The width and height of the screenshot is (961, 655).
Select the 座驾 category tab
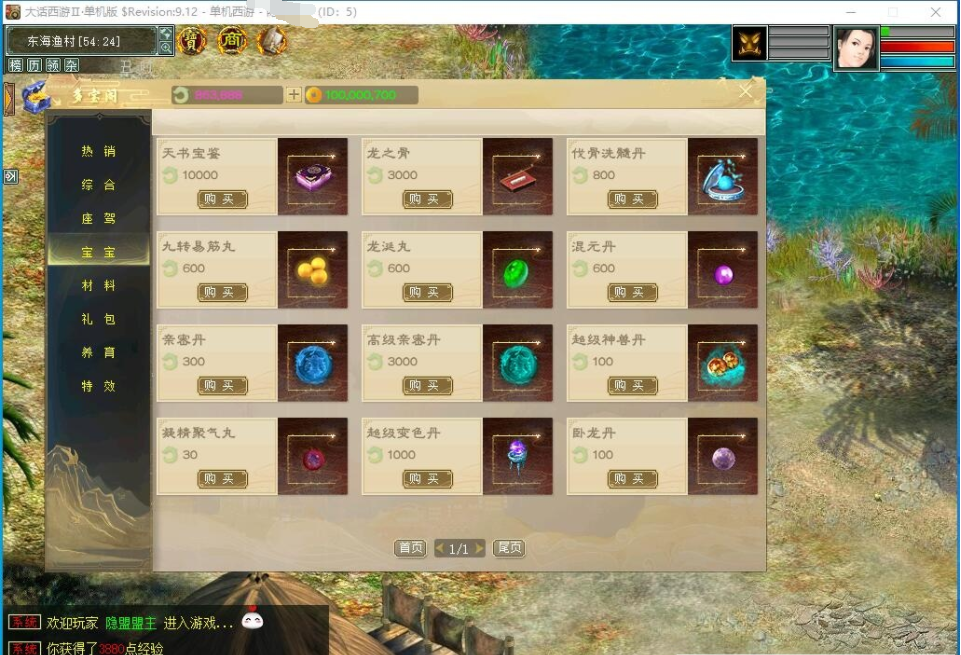99,218
